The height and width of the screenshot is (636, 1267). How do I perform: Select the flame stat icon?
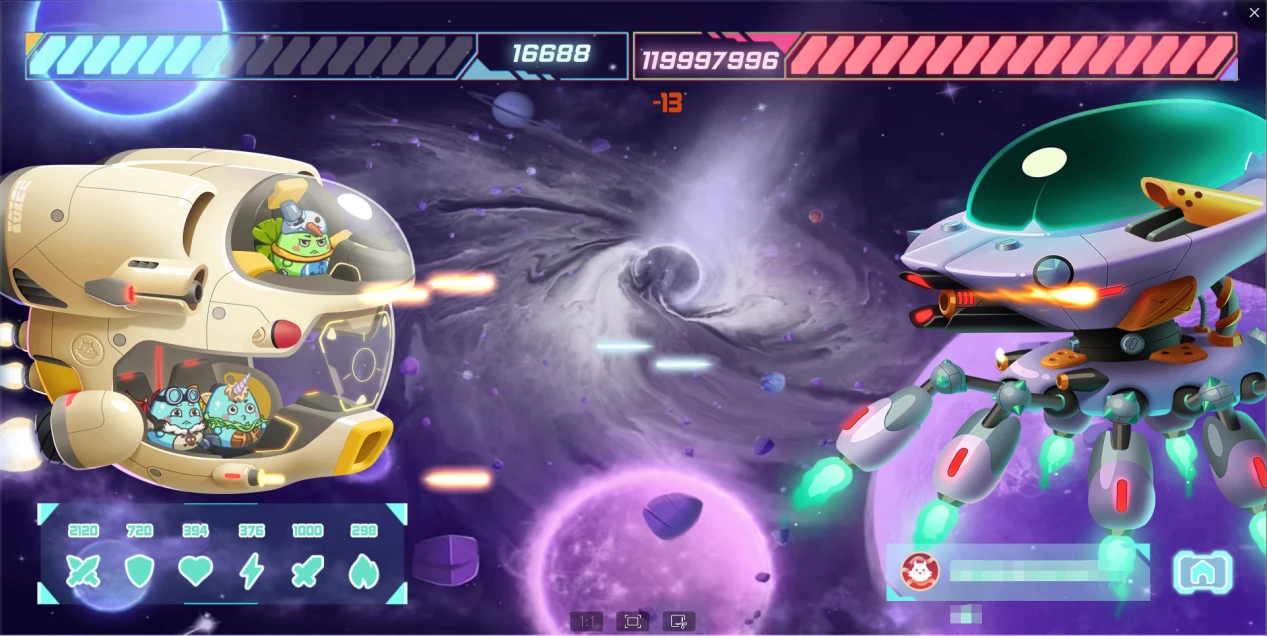click(x=363, y=570)
